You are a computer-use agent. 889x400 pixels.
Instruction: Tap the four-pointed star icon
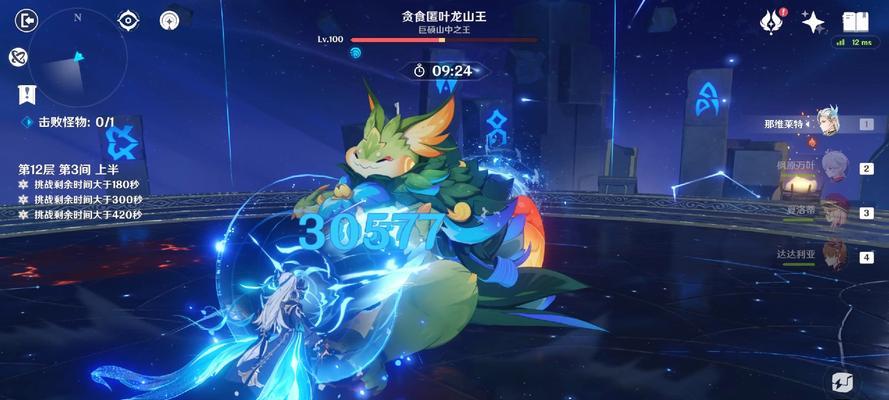(813, 21)
